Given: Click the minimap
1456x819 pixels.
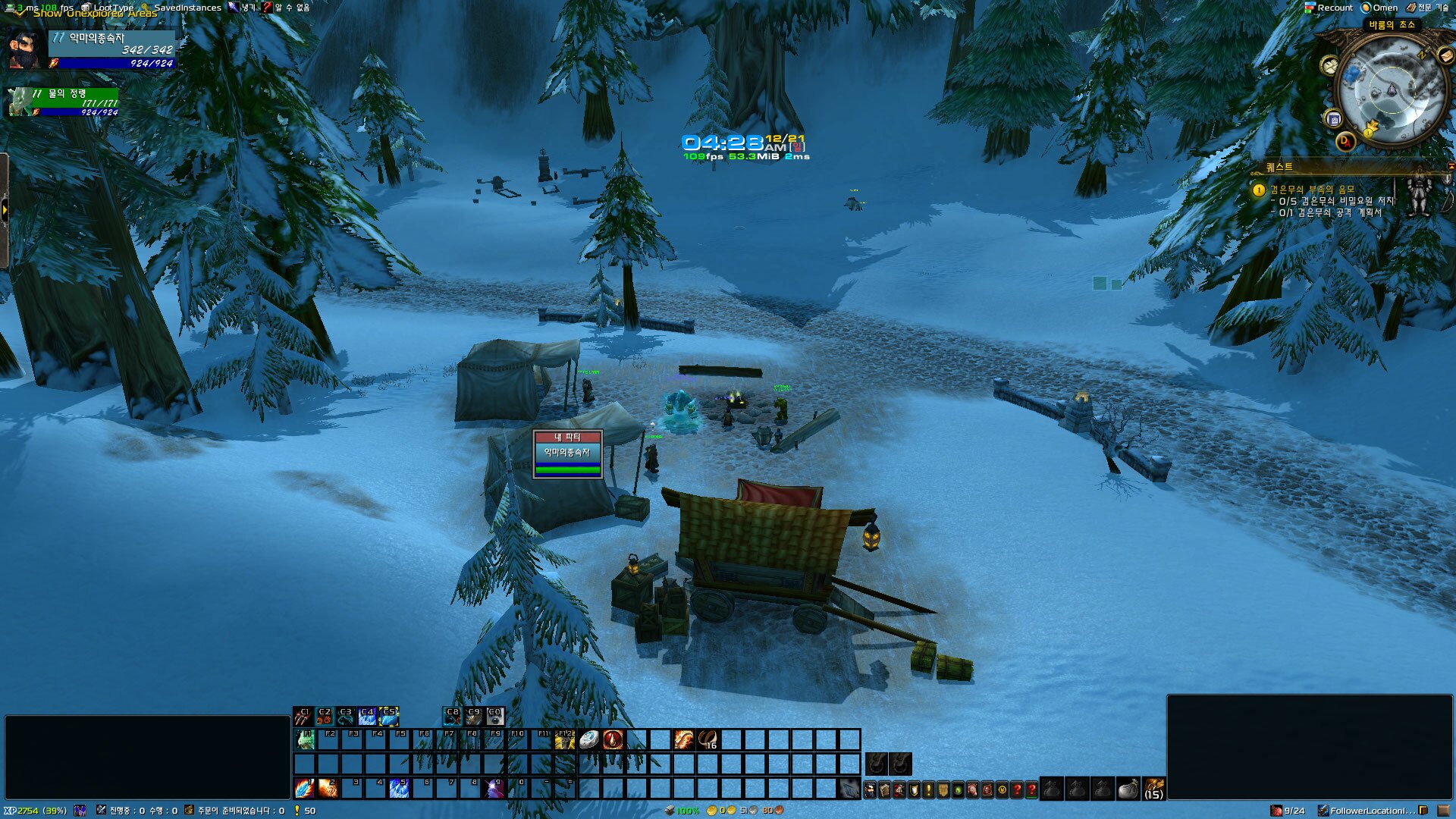Looking at the screenshot, I should [1391, 91].
